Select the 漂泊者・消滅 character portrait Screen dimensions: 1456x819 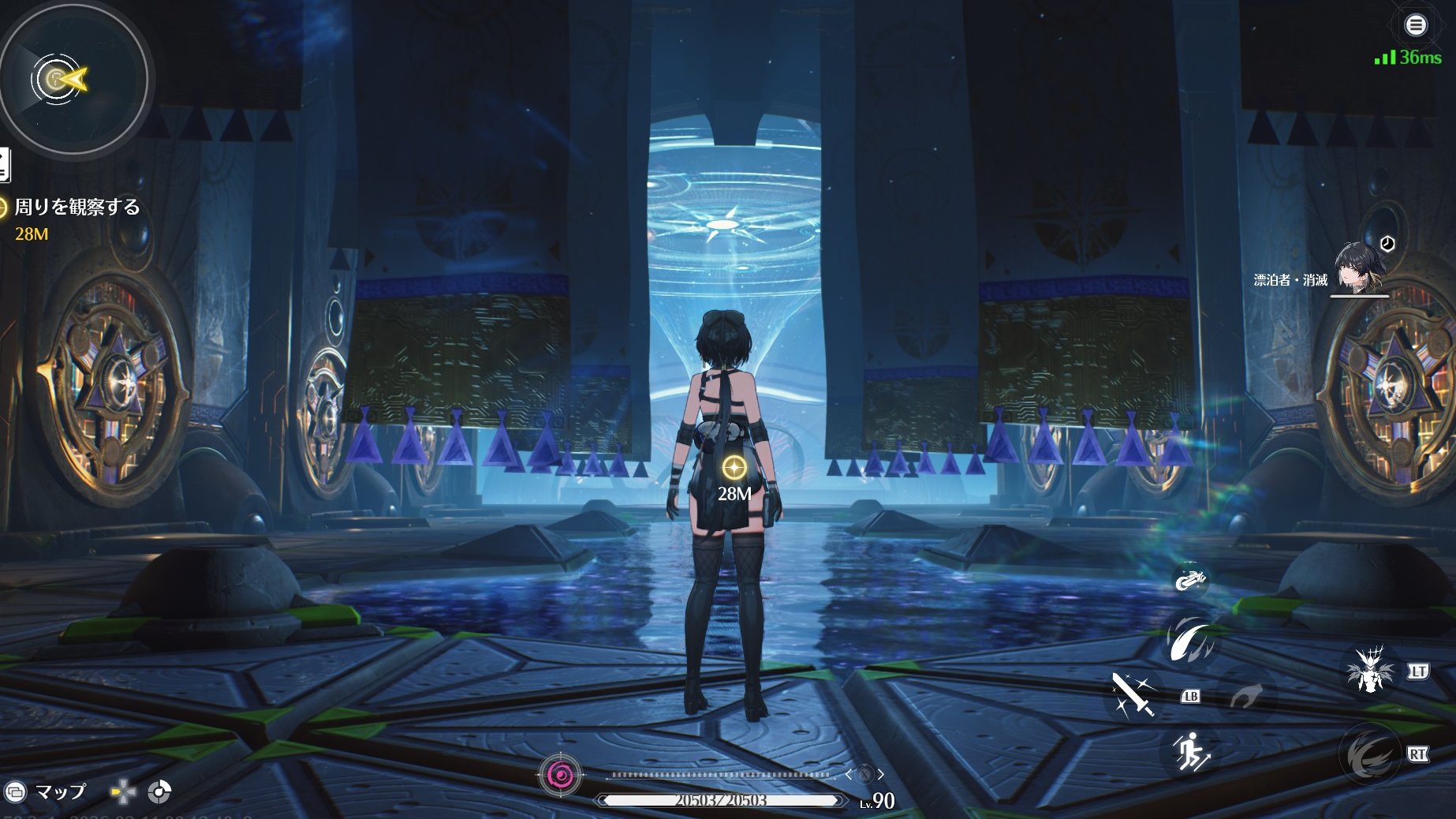click(x=1359, y=268)
